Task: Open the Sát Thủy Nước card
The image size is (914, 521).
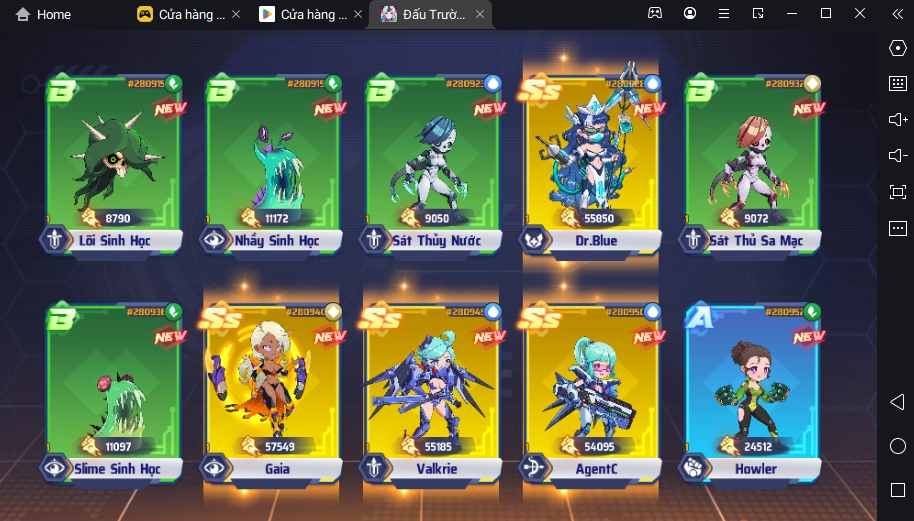Action: [433, 160]
